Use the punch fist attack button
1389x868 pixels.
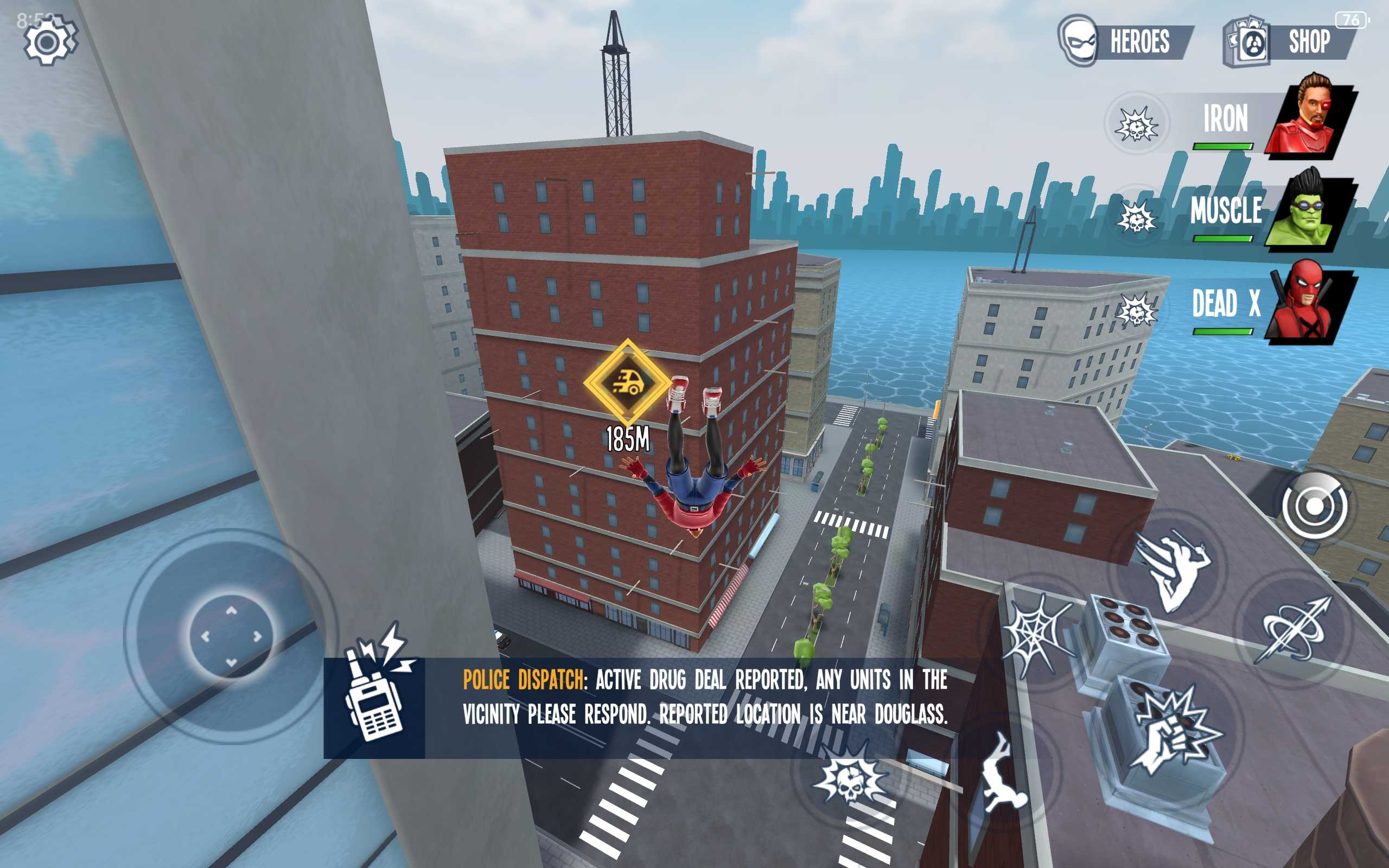coord(1174,730)
